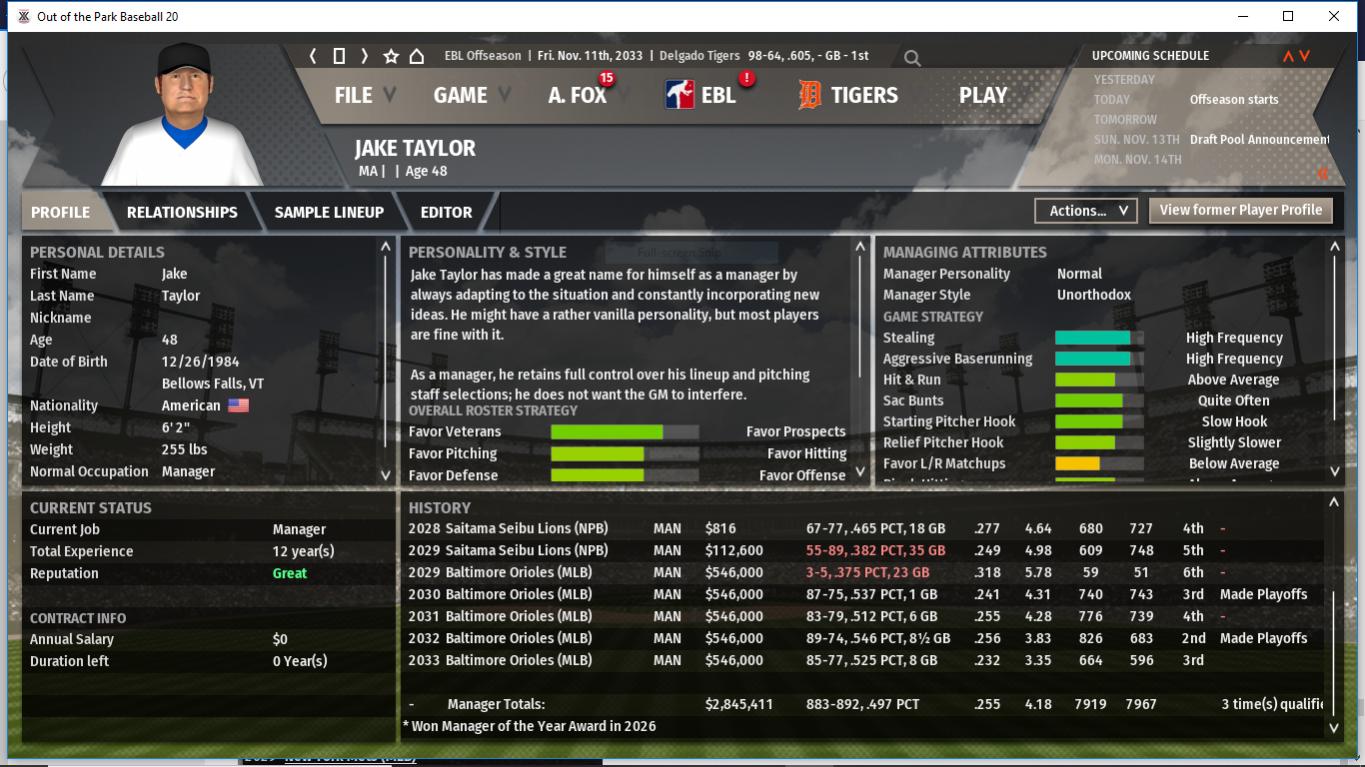Open the A. FOX manager menu

pyautogui.click(x=577, y=95)
